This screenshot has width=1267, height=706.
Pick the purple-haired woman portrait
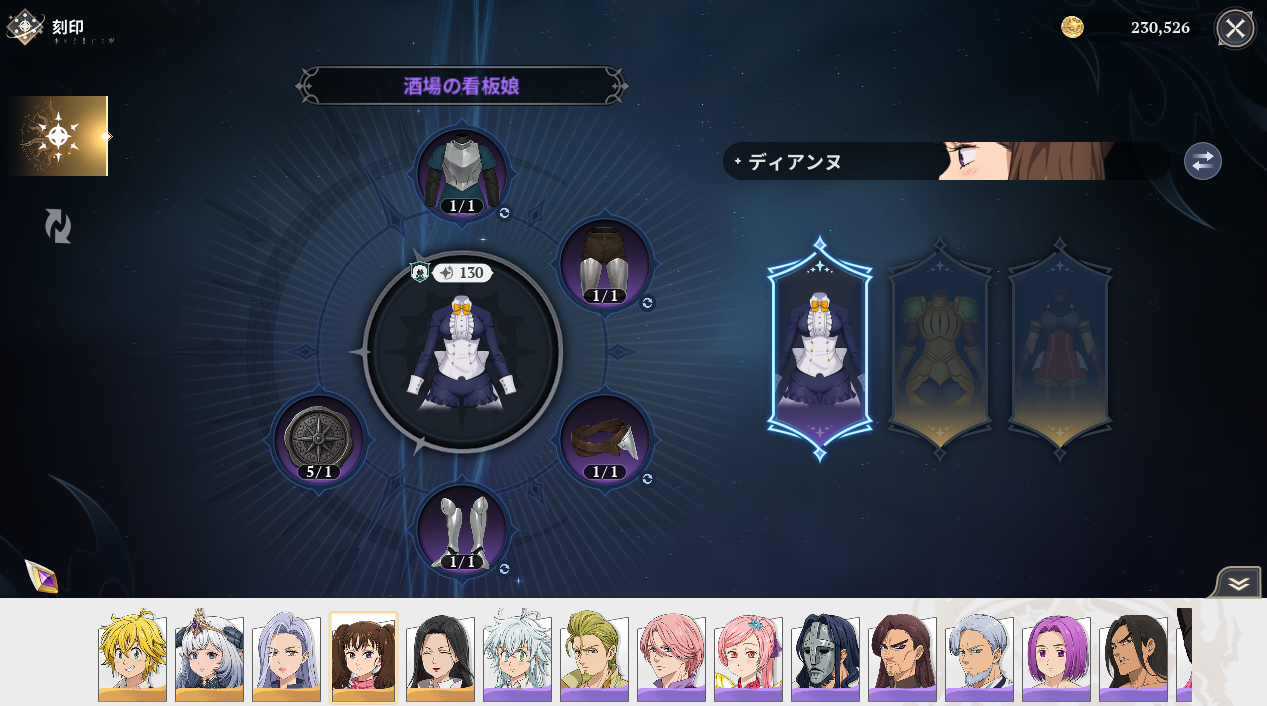[x=1056, y=656]
